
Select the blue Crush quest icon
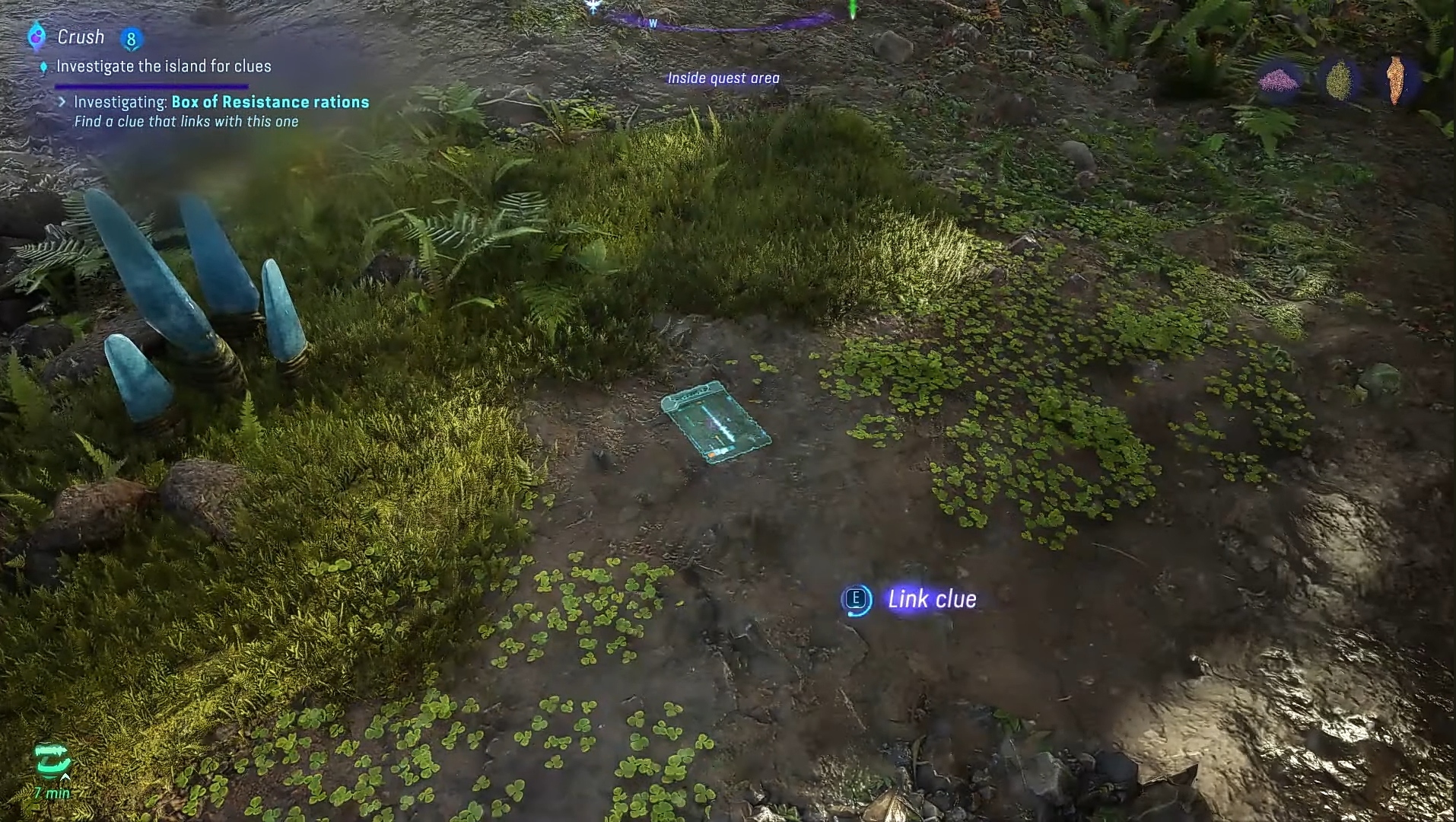36,36
